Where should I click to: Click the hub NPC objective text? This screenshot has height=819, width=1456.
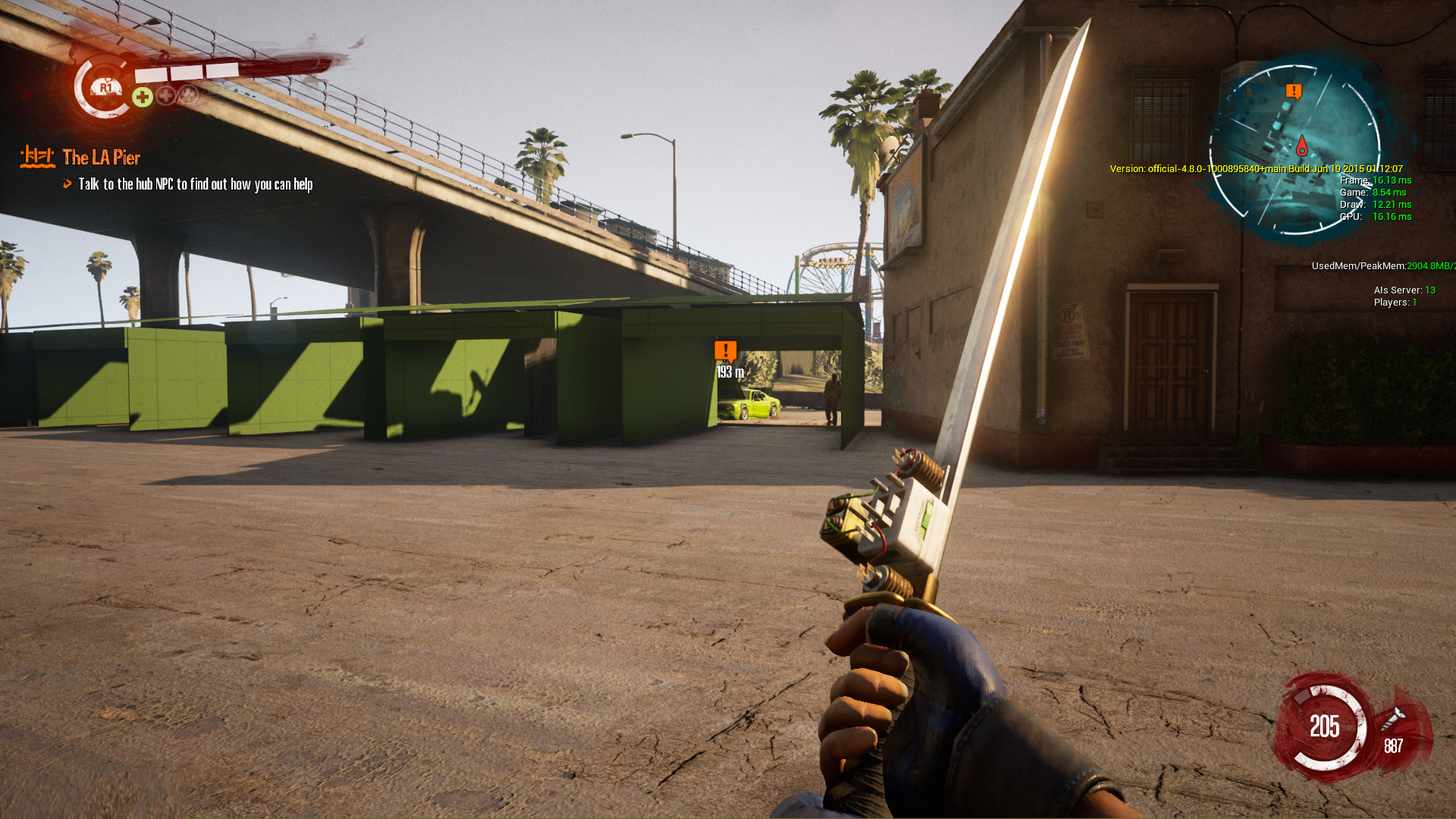pyautogui.click(x=196, y=184)
